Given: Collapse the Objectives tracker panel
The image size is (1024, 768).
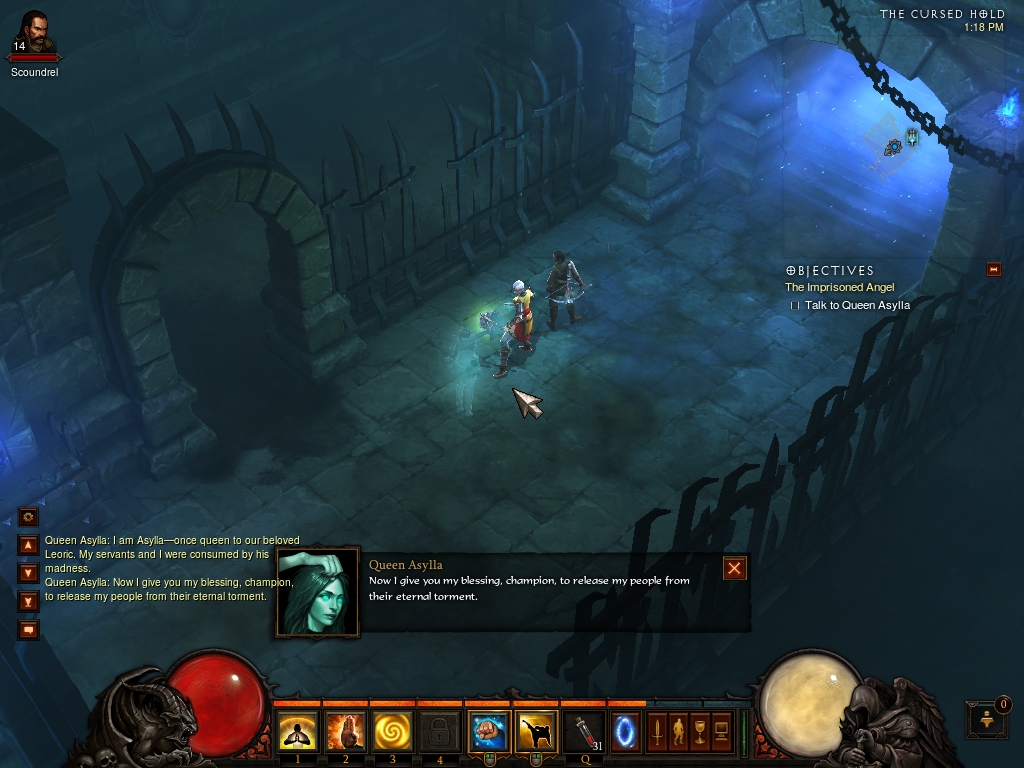Looking at the screenshot, I should tap(993, 269).
